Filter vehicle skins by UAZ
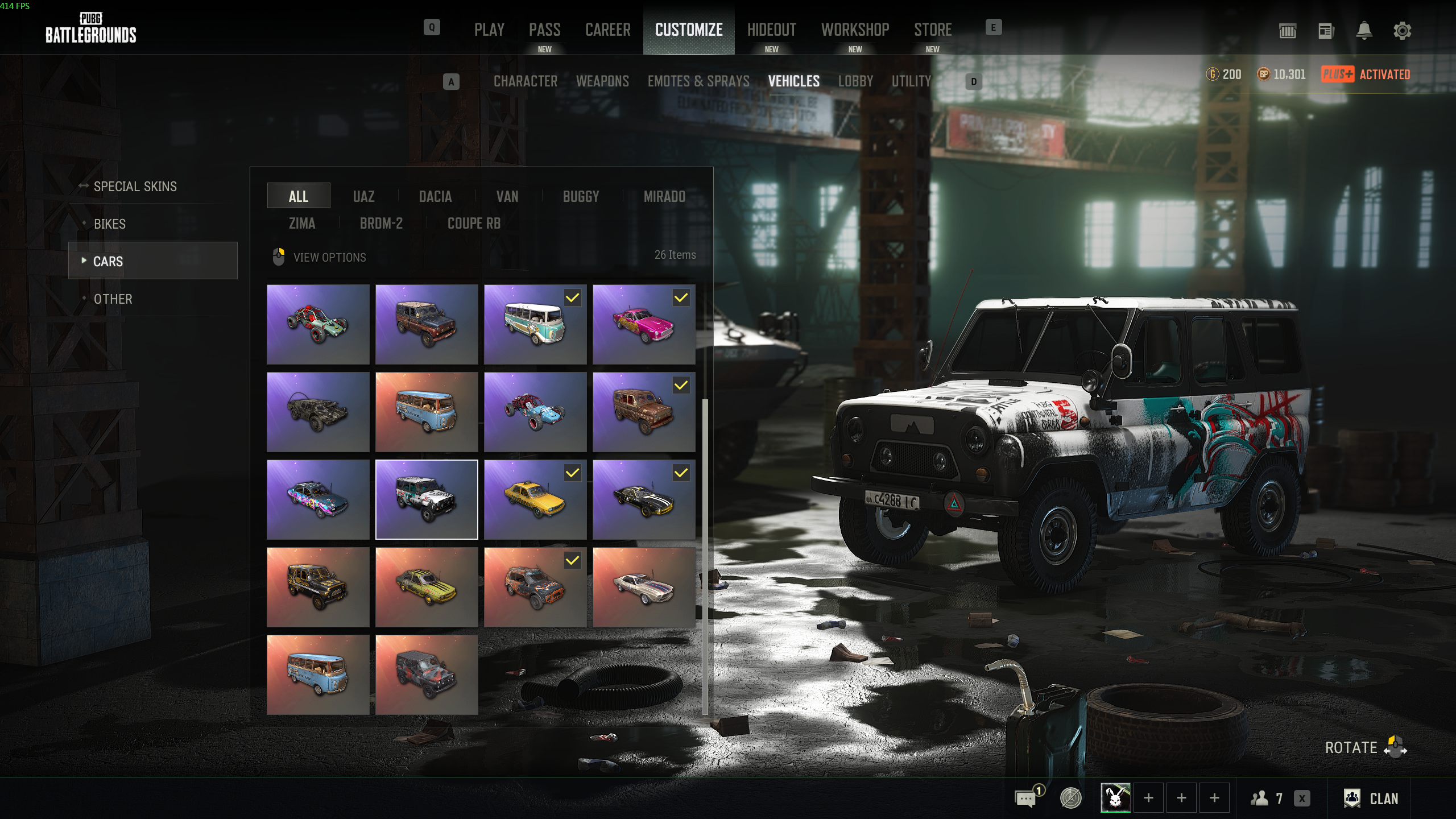Screen dimensions: 1456x819 363,197
